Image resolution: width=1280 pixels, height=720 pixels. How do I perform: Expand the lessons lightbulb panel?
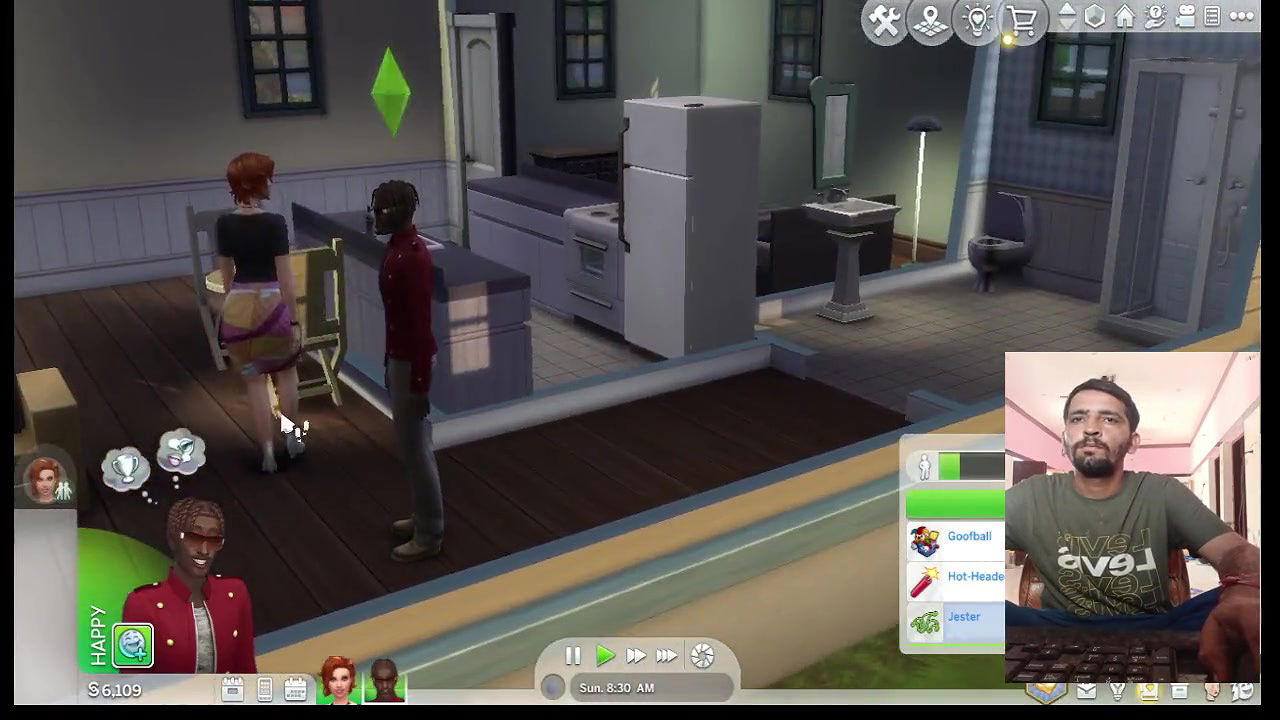975,20
